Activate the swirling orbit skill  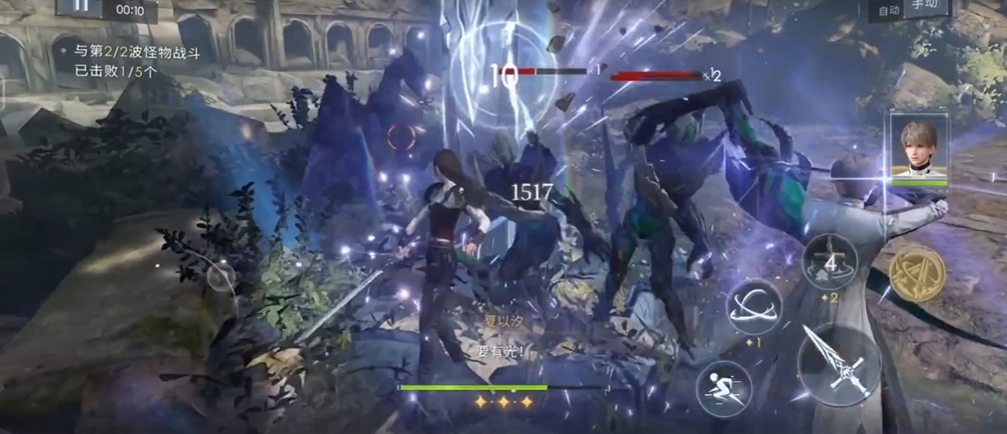point(754,307)
